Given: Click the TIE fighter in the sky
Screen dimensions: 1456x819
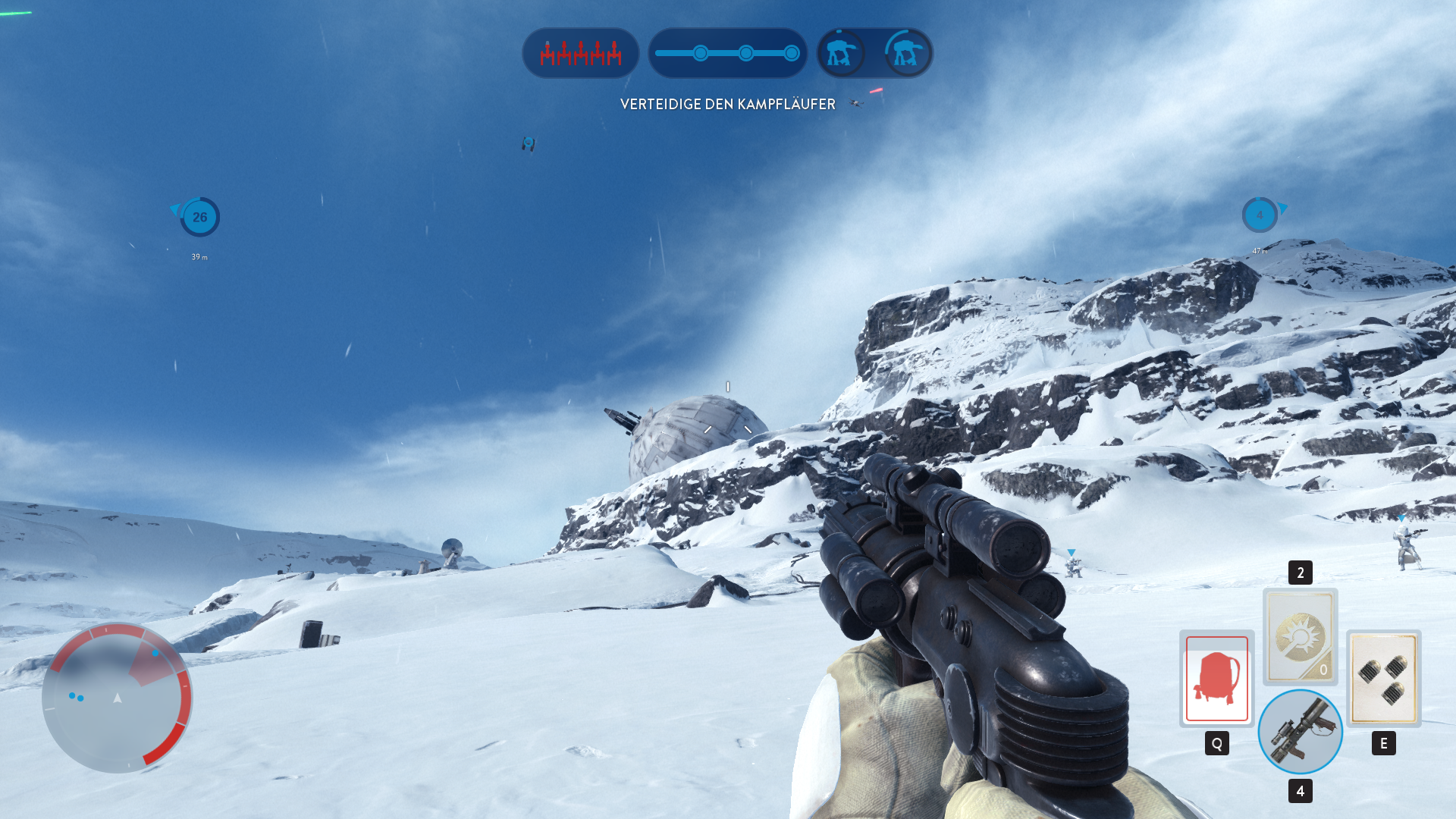Looking at the screenshot, I should coord(527,143).
